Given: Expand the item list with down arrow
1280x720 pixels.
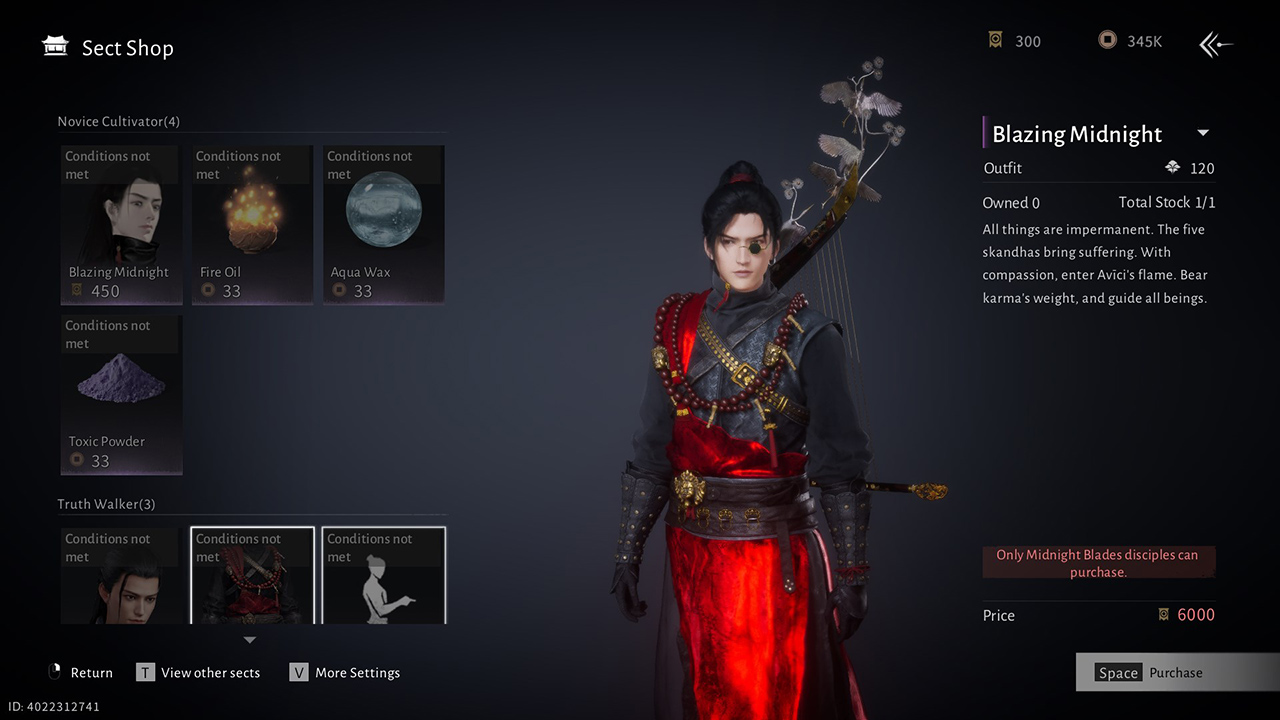Looking at the screenshot, I should [x=250, y=640].
